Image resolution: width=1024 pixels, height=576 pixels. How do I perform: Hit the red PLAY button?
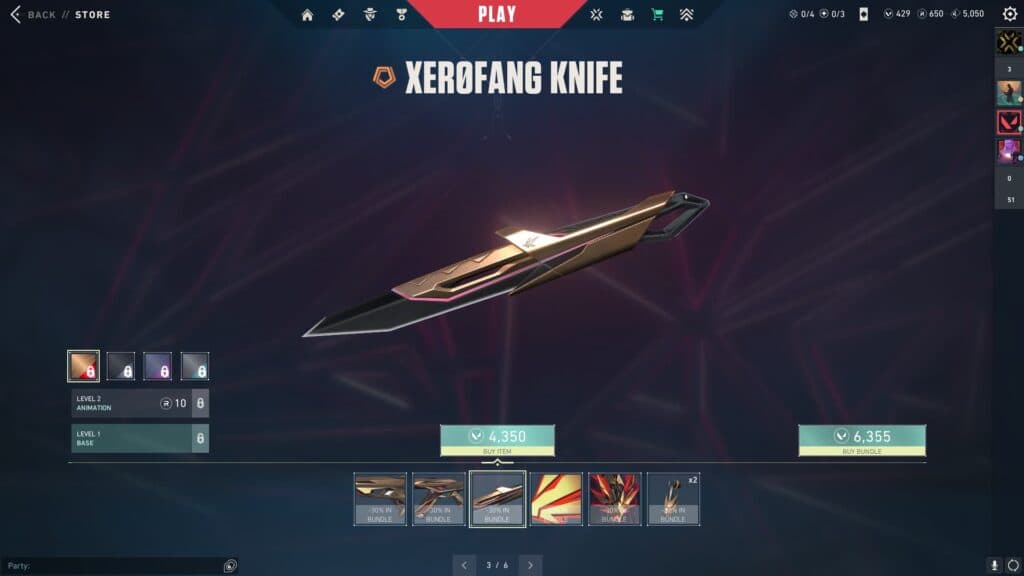[x=497, y=14]
